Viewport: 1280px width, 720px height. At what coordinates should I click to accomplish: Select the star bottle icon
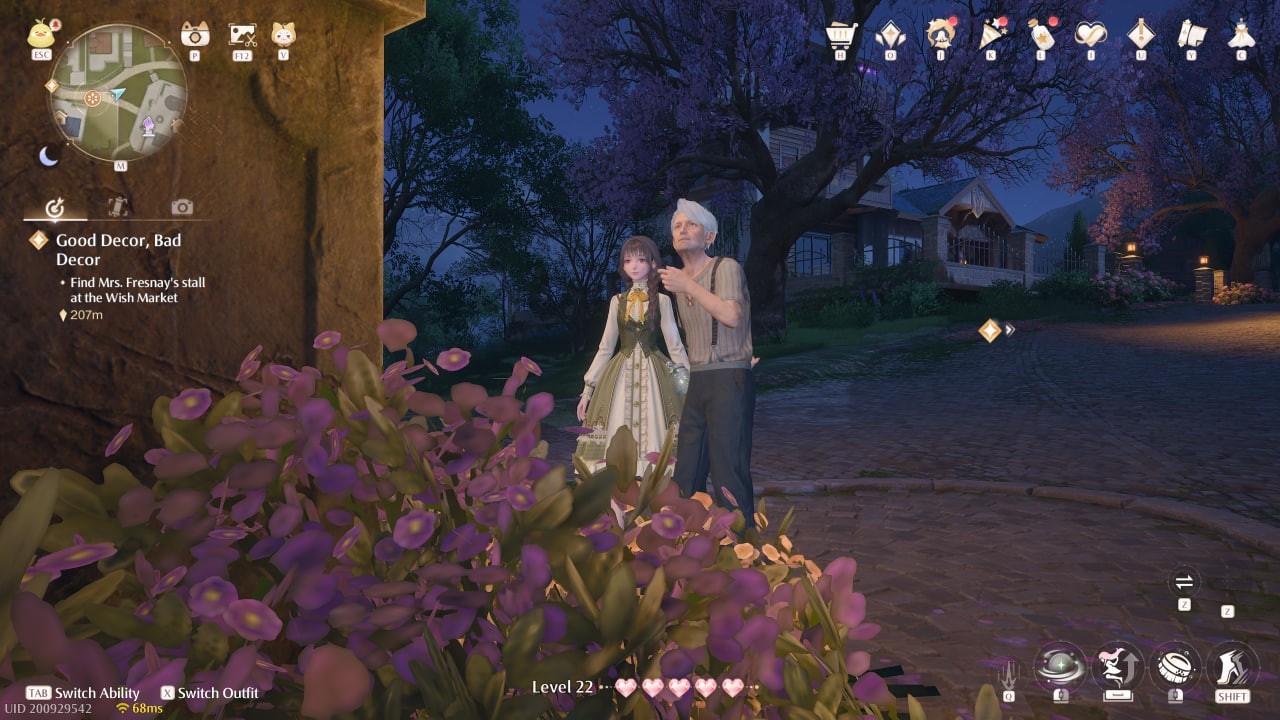[x=1041, y=34]
